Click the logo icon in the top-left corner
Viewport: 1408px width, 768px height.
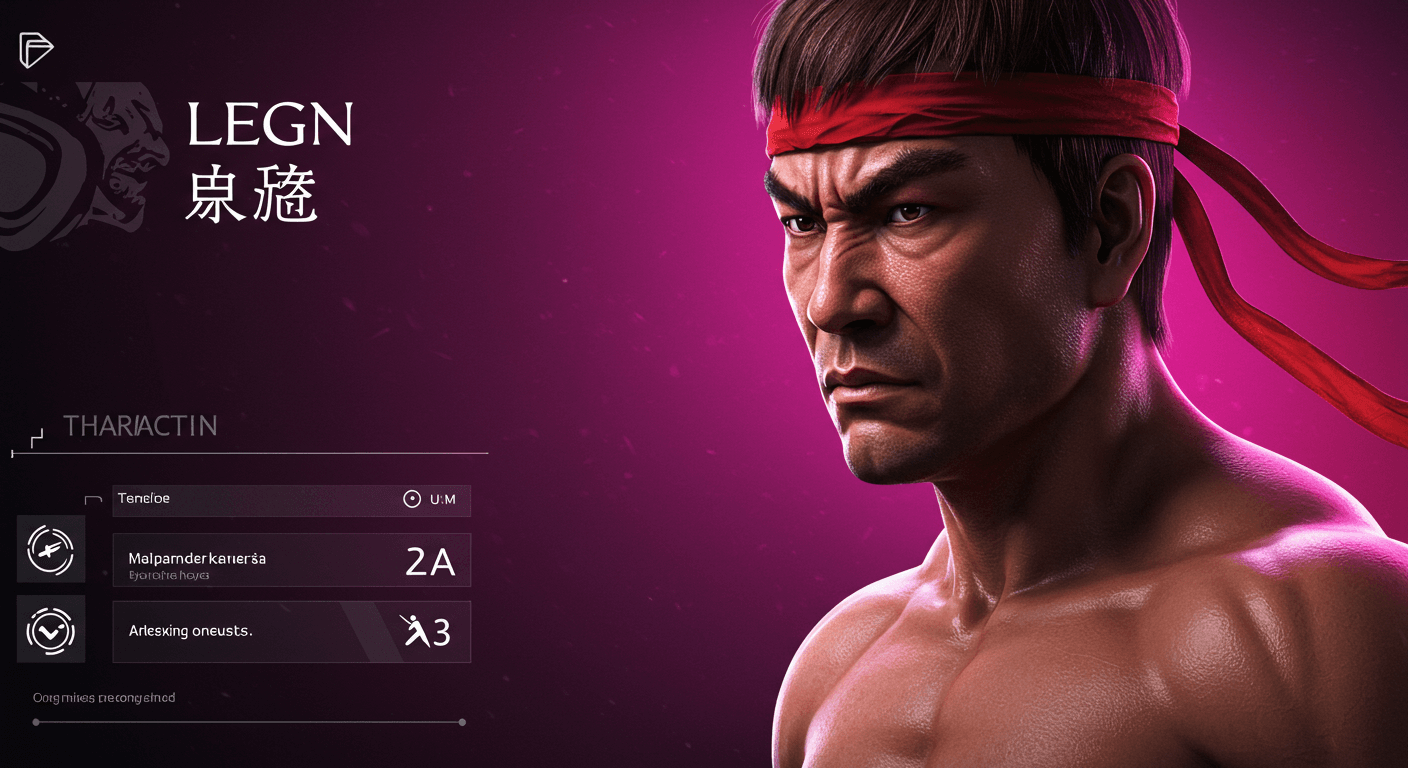pos(36,49)
